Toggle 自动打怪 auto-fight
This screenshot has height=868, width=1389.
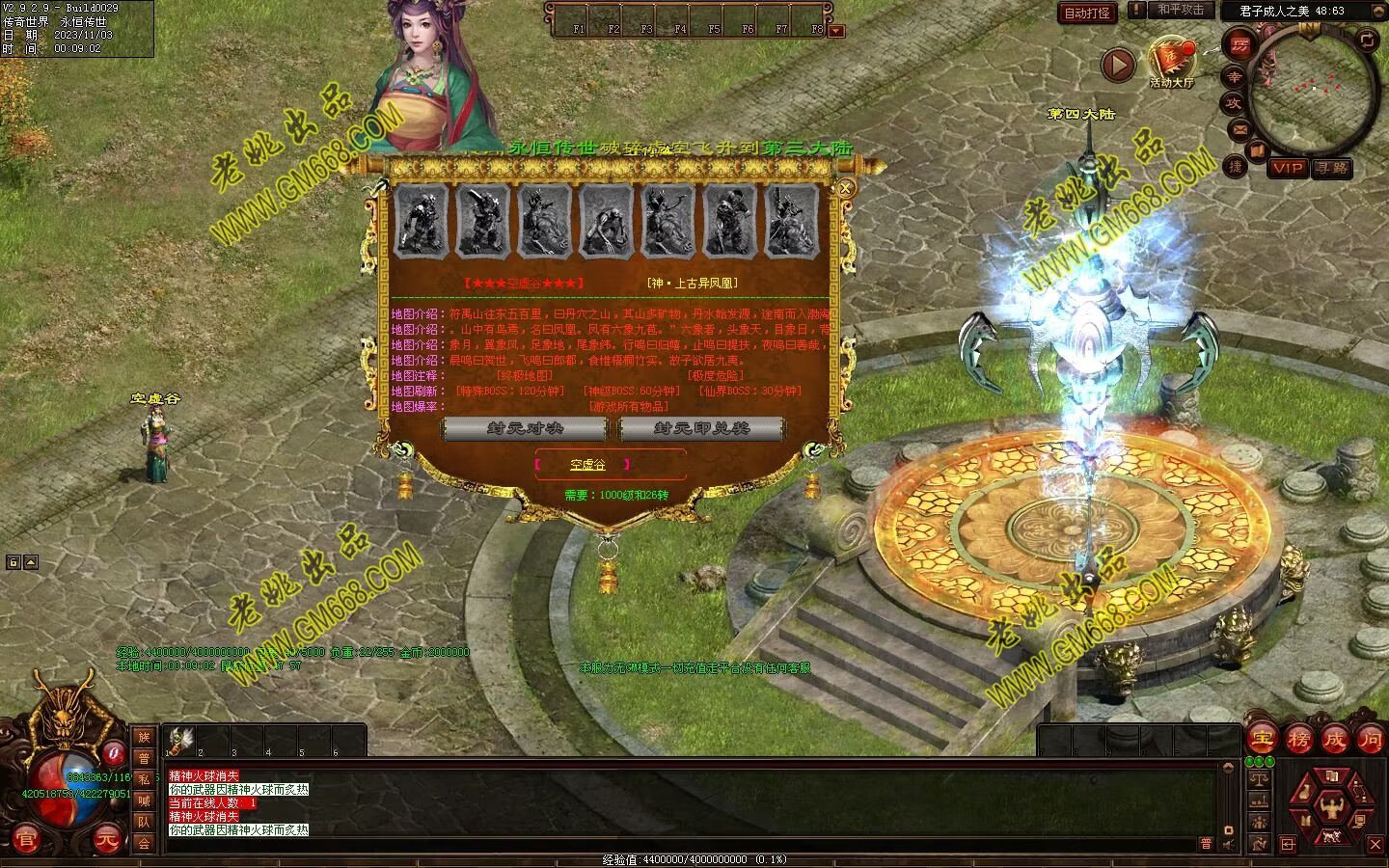[x=1087, y=13]
